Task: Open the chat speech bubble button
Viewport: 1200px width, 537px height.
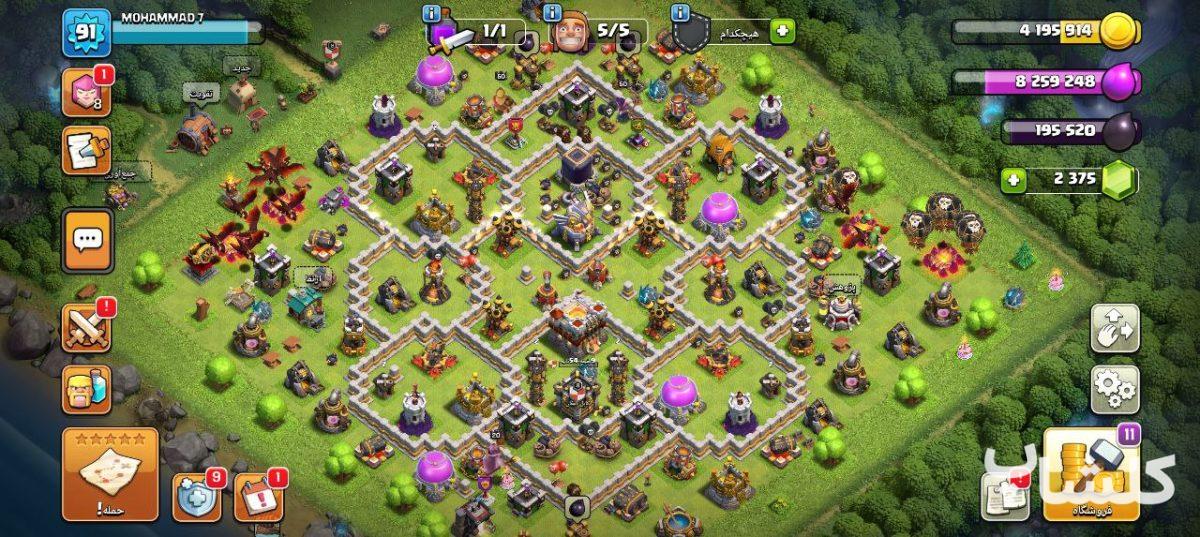Action: (87, 240)
